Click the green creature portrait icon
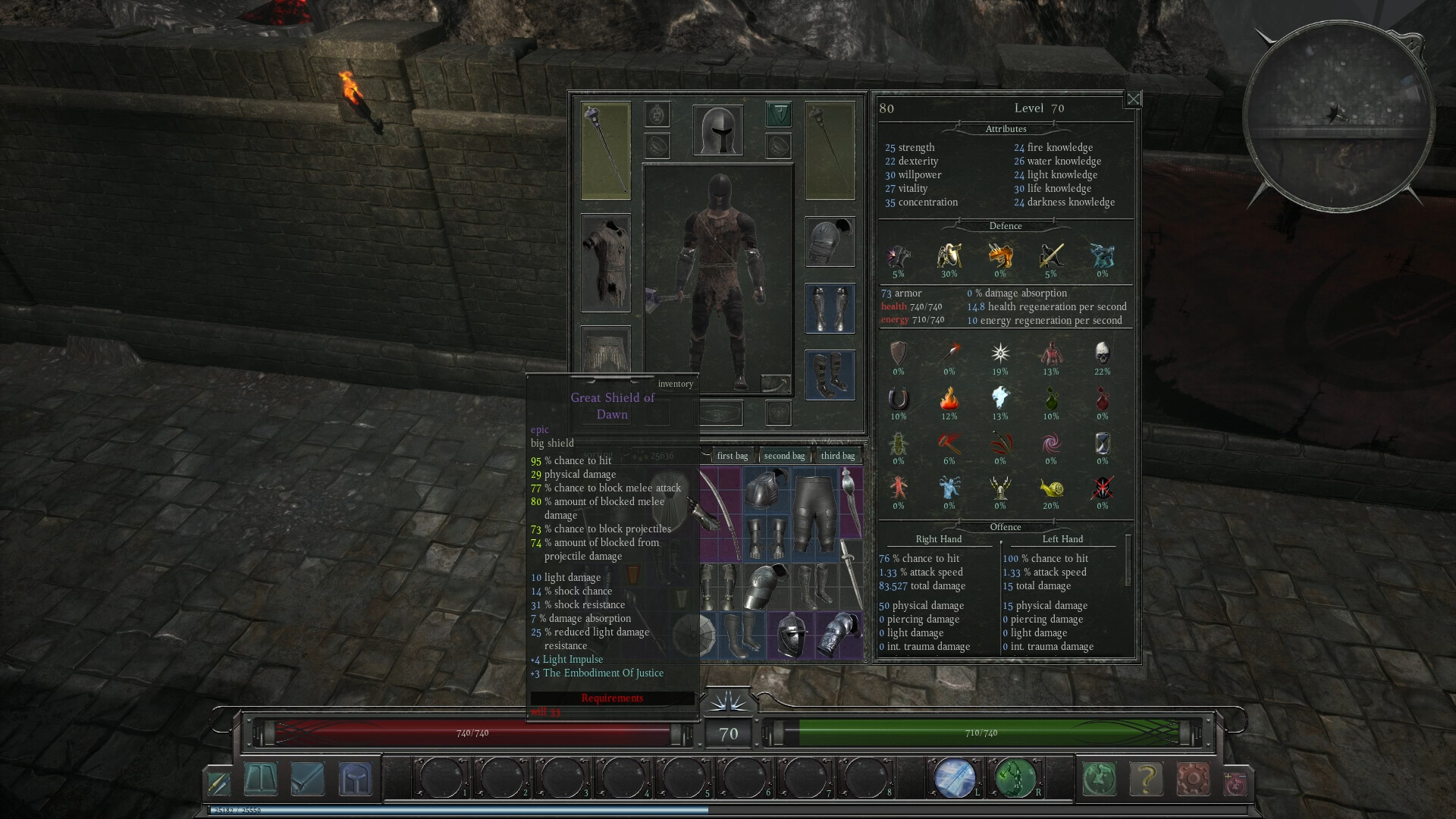The height and width of the screenshot is (819, 1456). 1099,779
